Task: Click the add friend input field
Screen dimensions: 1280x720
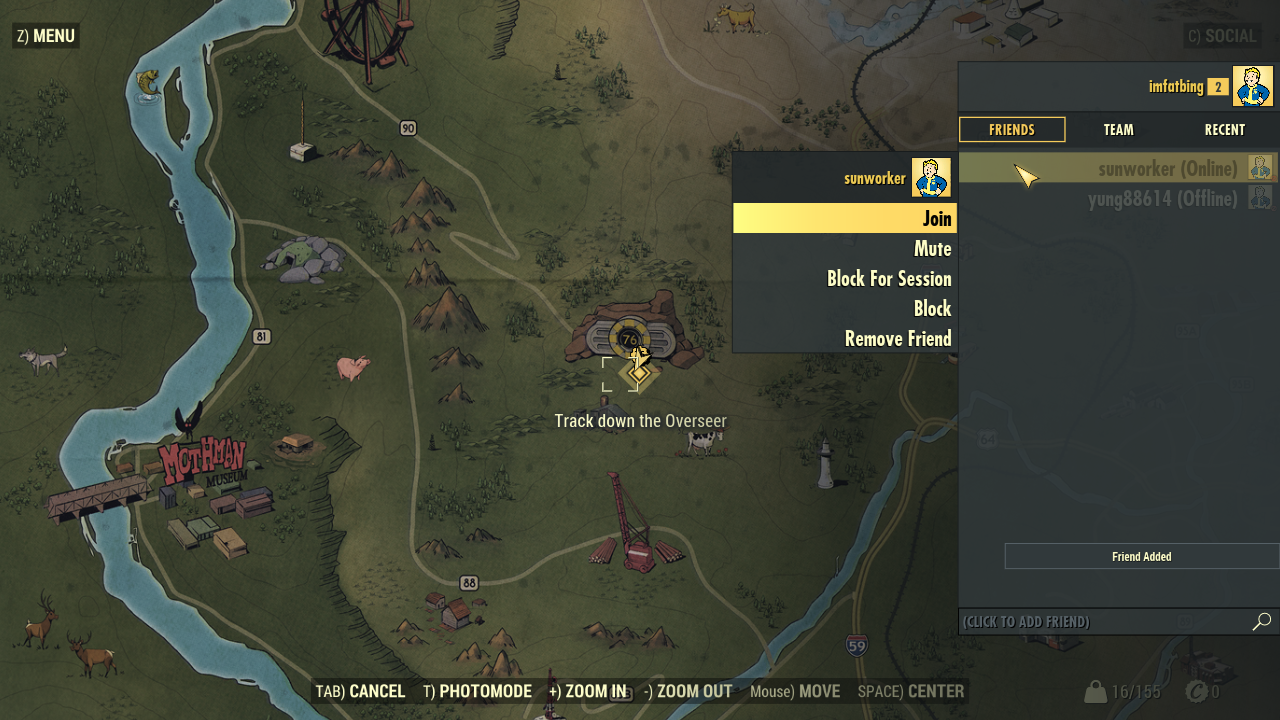Action: coord(1100,622)
